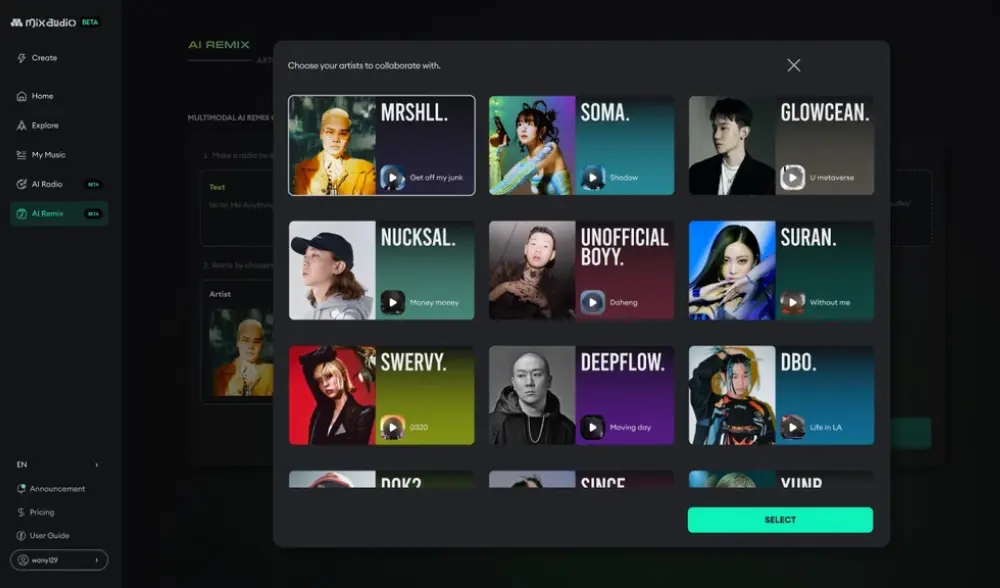Pick DBO as collaborator
This screenshot has height=588, width=1000.
click(781, 395)
